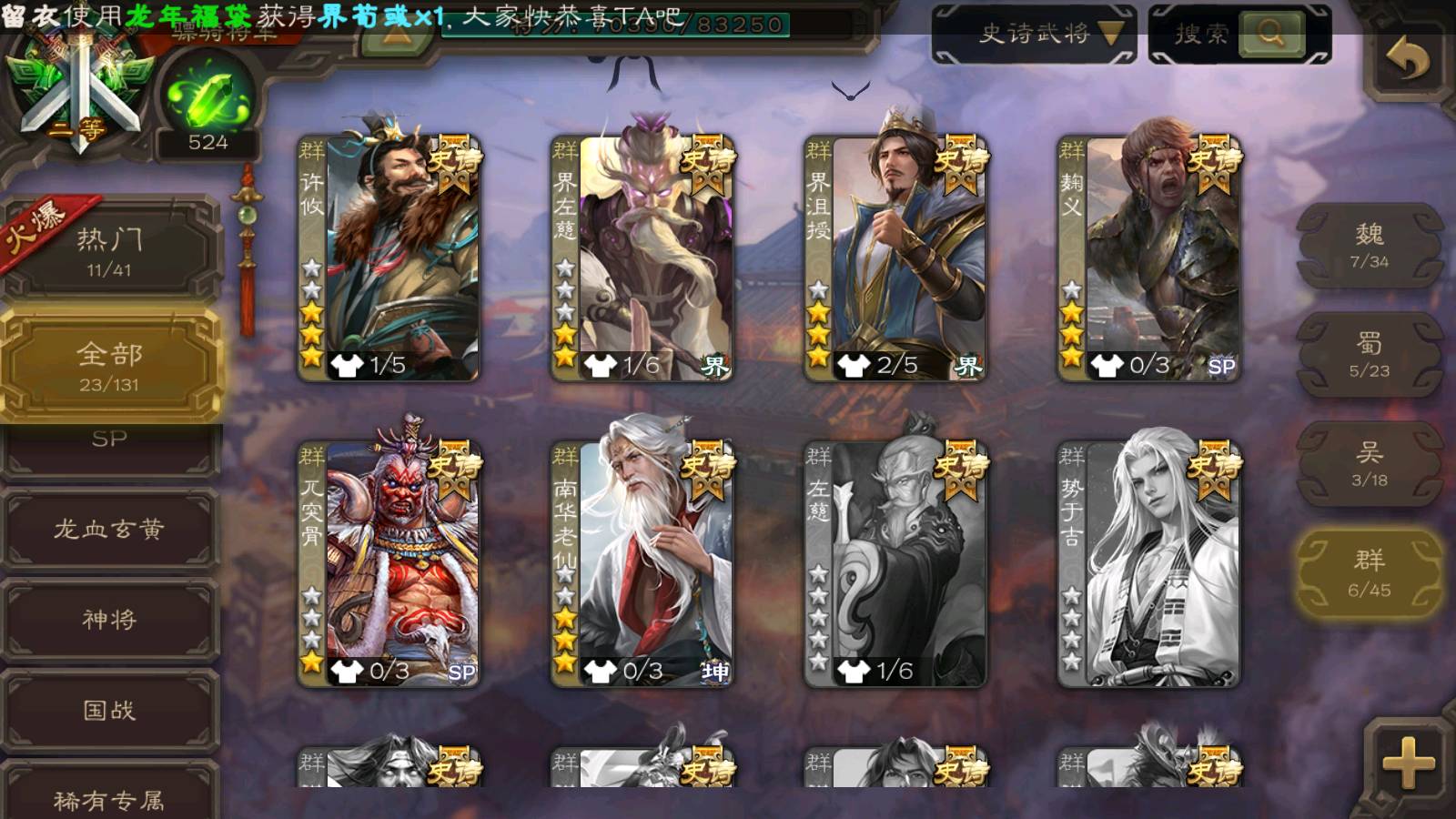View the 麴义 general card
Image resolution: width=1456 pixels, height=819 pixels.
click(1148, 259)
